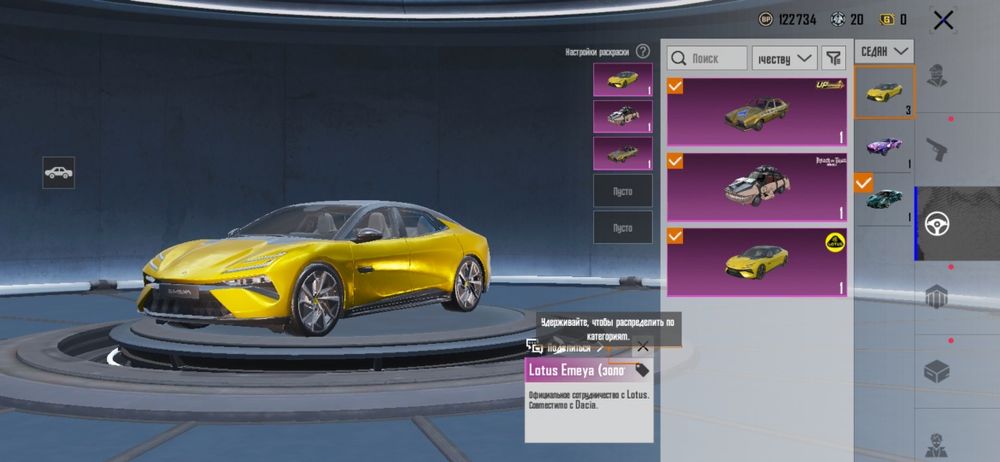Open the box items tab
This screenshot has height=462, width=1000.
coord(936,371)
